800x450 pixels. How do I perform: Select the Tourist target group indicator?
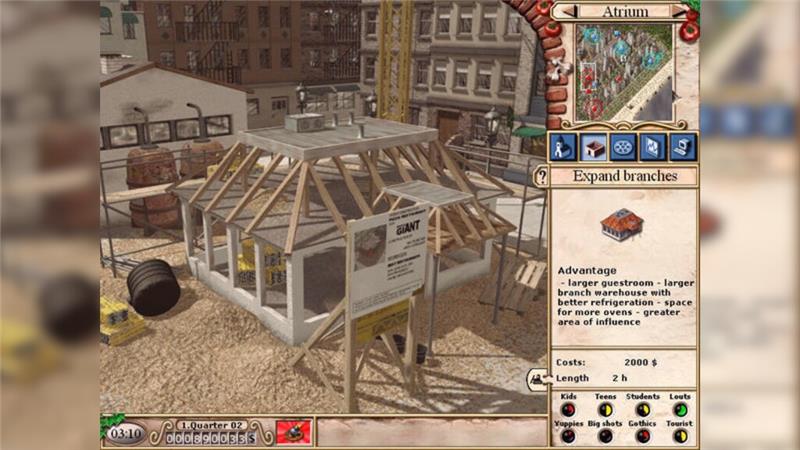(680, 435)
